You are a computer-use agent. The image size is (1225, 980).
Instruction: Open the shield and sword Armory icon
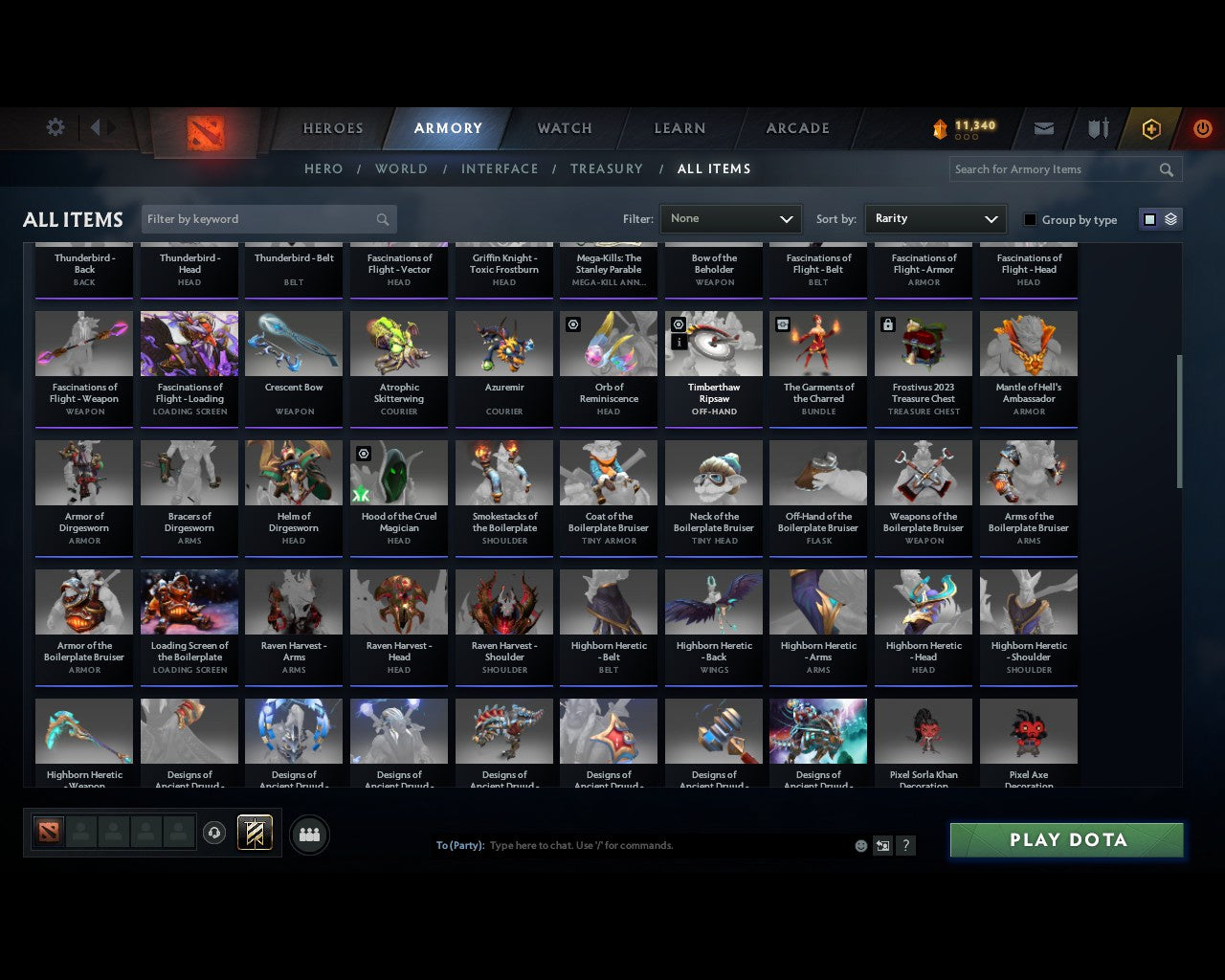[1097, 128]
